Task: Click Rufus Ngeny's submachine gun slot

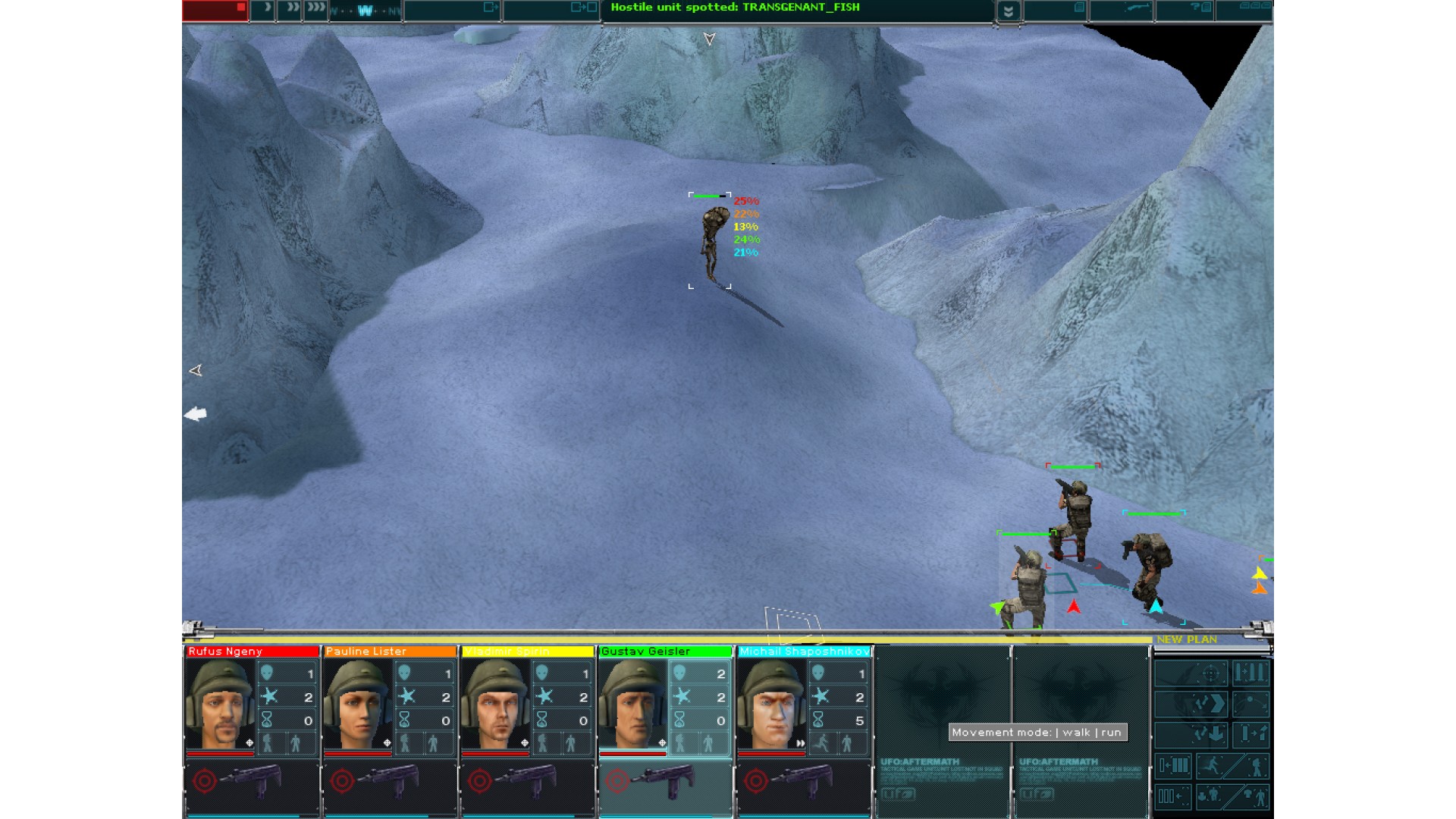Action: 250,781
